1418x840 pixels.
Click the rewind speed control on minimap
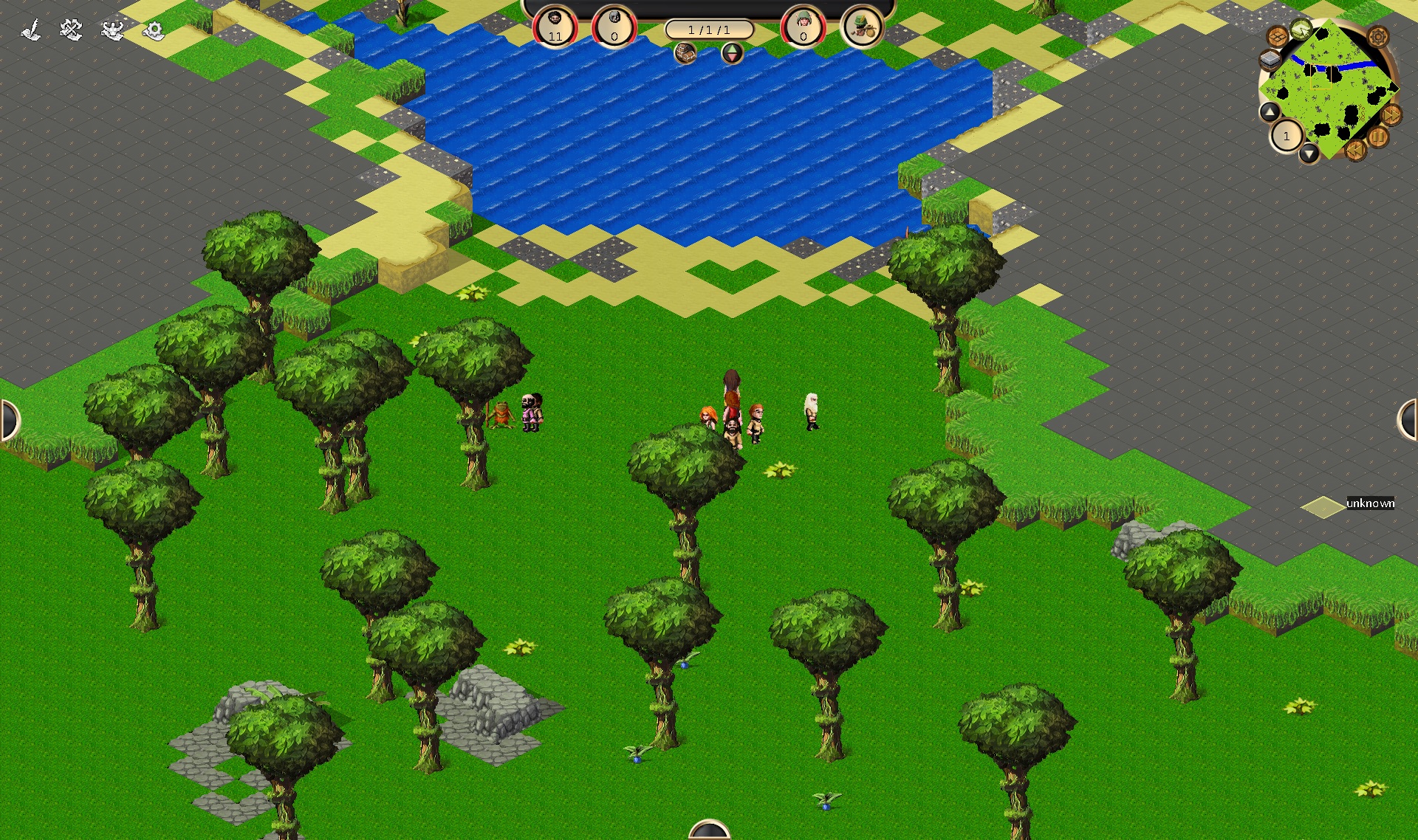(x=1357, y=150)
